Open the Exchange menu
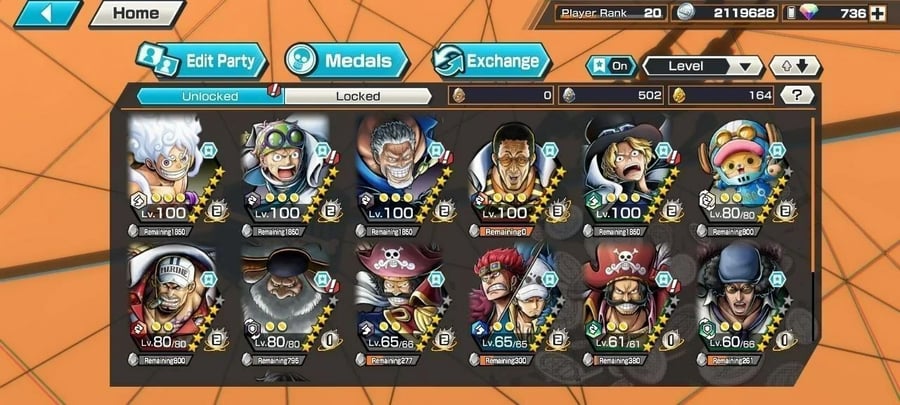 point(492,60)
